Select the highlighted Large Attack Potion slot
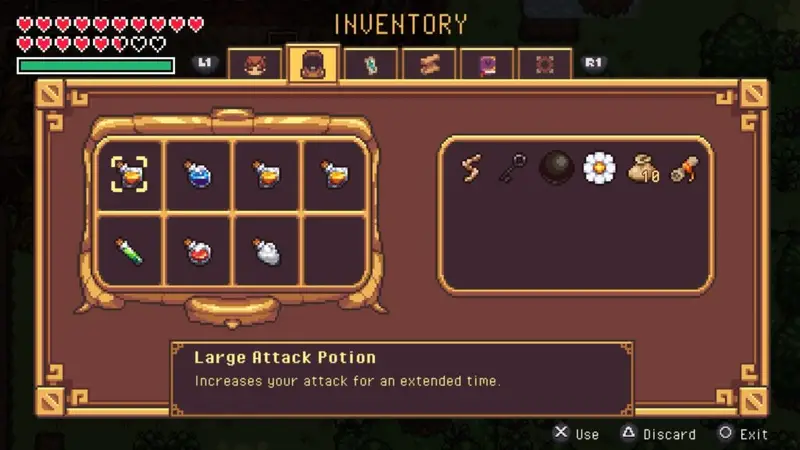Viewport: 800px width, 450px height. click(128, 175)
